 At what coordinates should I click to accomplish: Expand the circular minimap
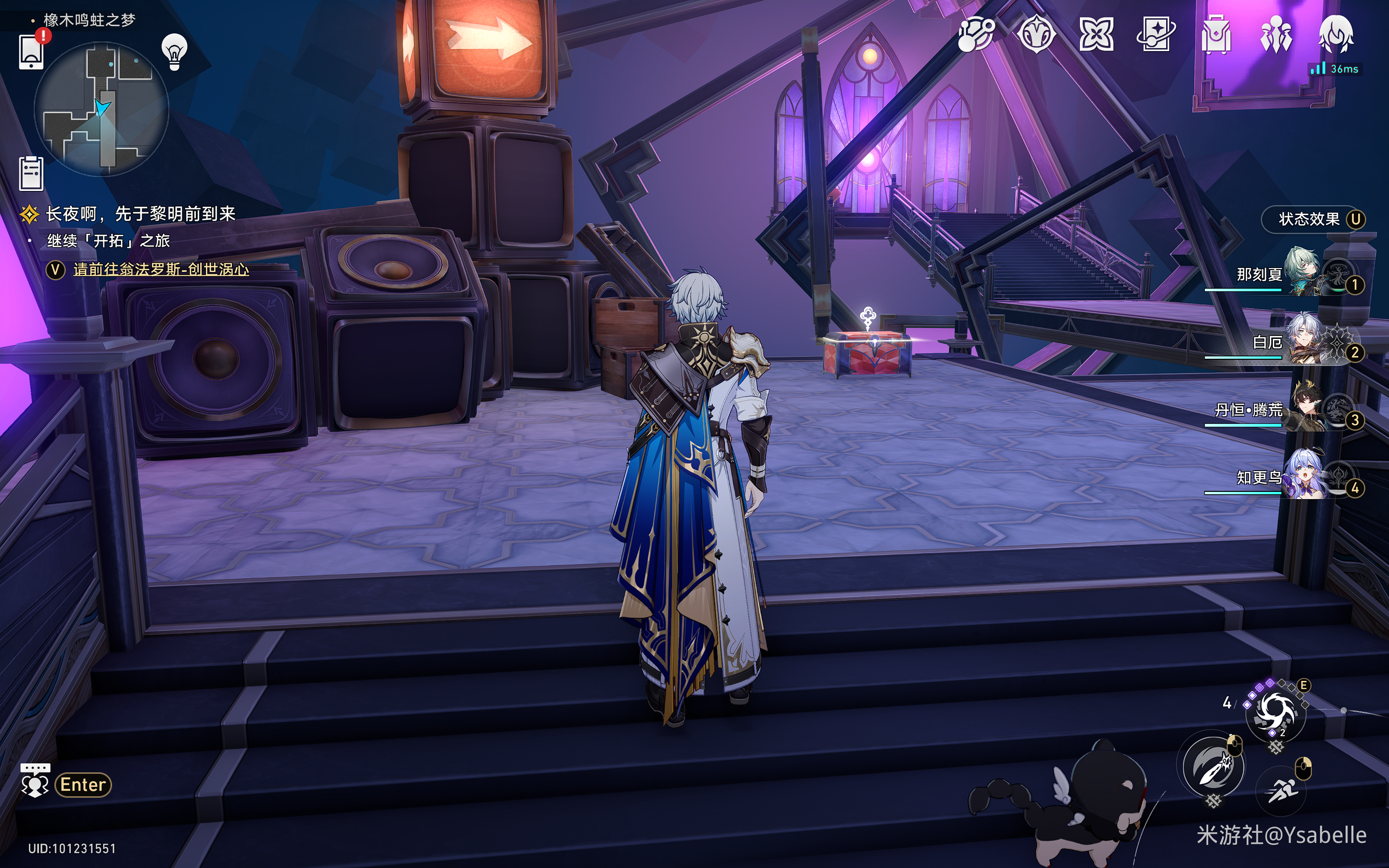[x=102, y=109]
